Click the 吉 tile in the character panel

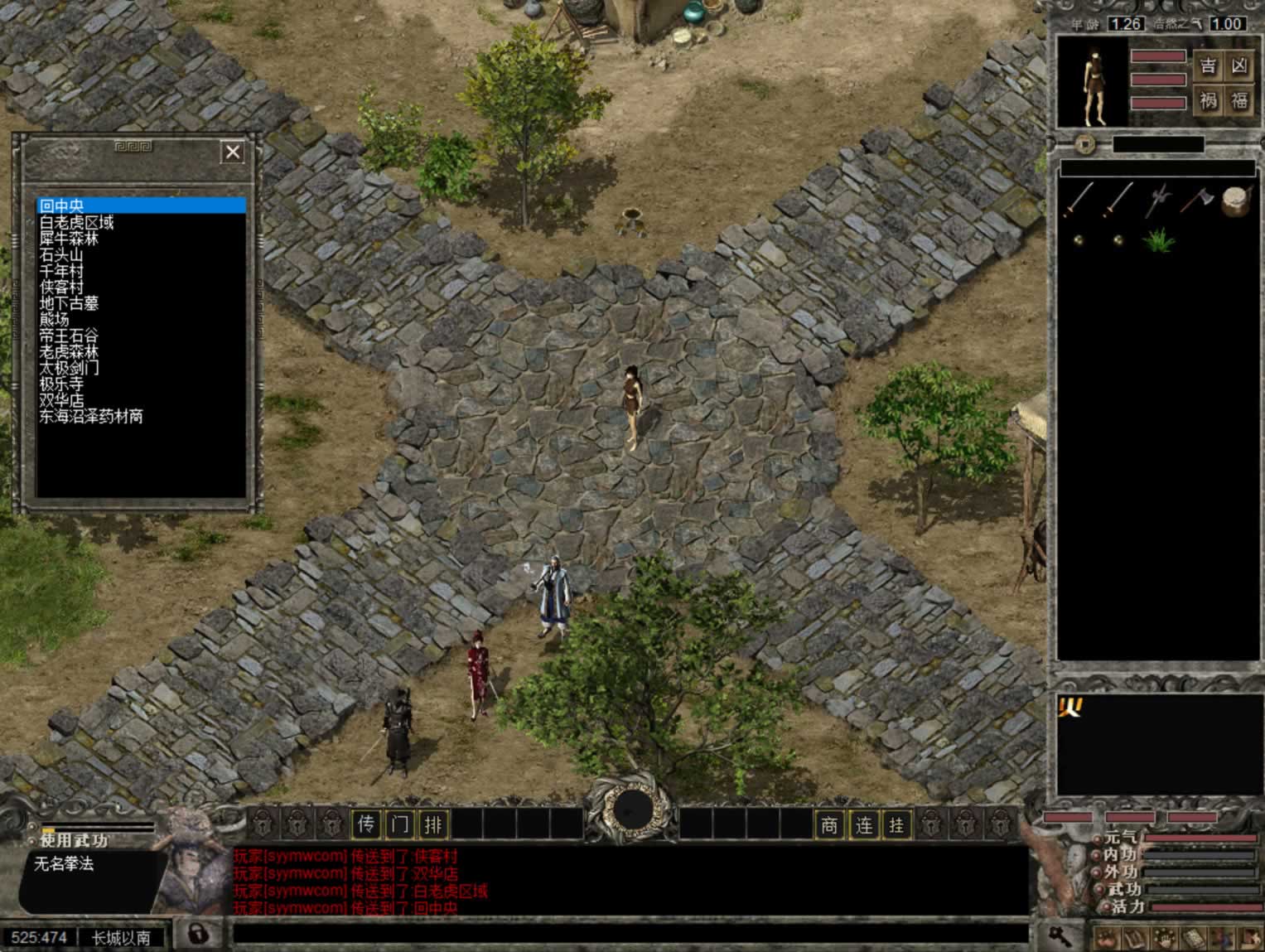[x=1209, y=66]
